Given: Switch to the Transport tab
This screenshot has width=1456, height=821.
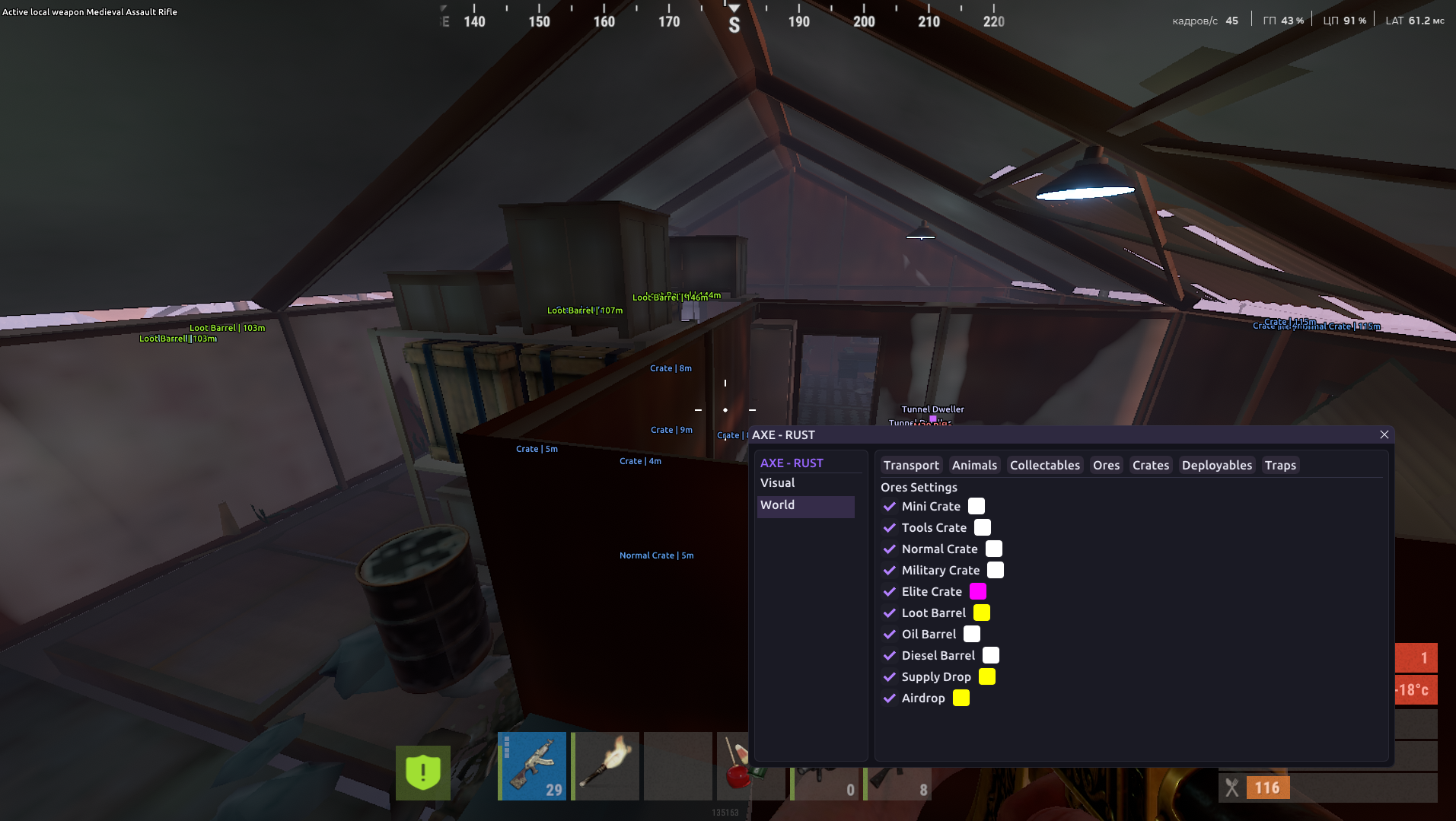Looking at the screenshot, I should click(x=911, y=466).
